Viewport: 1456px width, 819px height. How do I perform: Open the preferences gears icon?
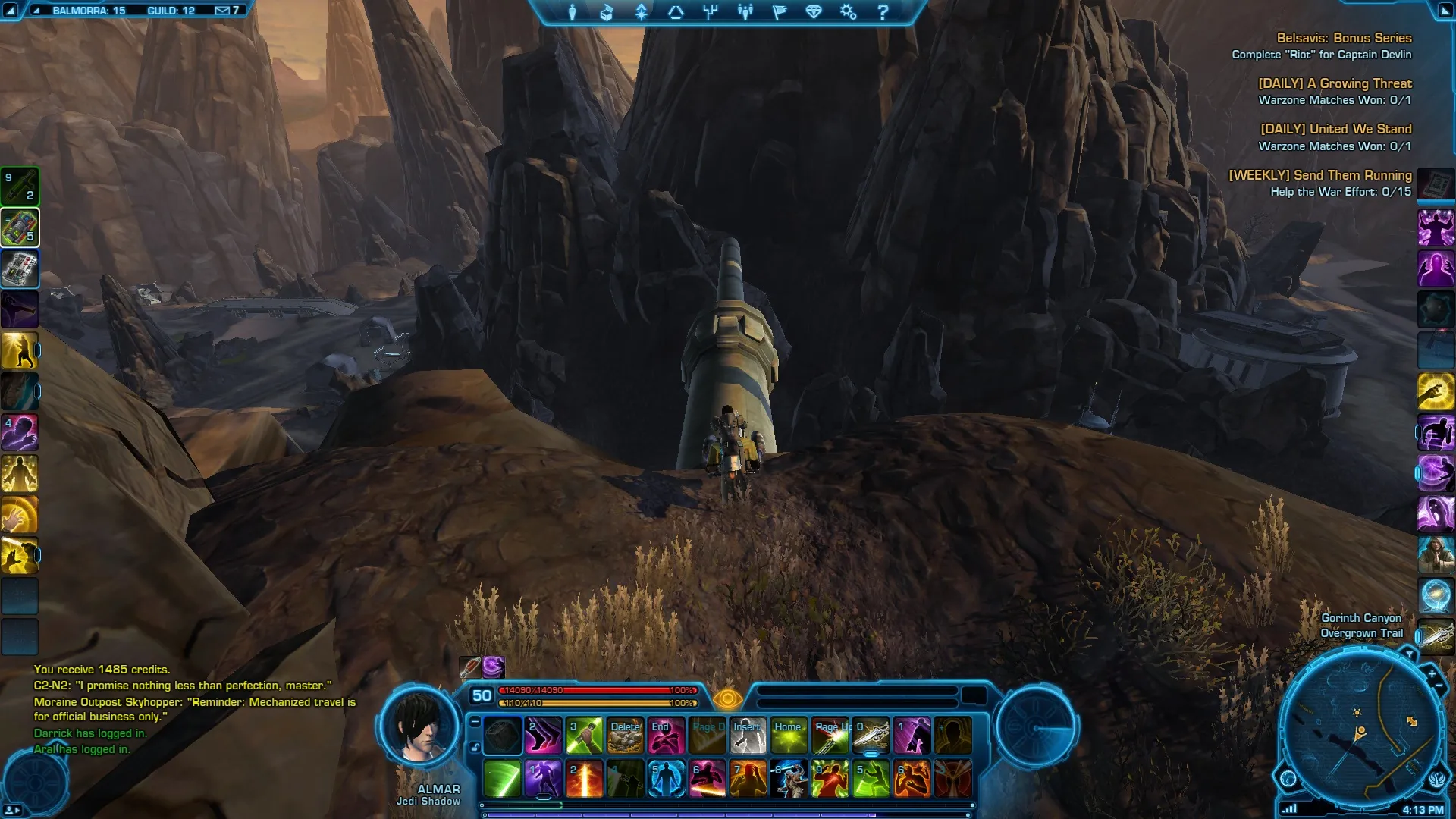pyautogui.click(x=848, y=12)
